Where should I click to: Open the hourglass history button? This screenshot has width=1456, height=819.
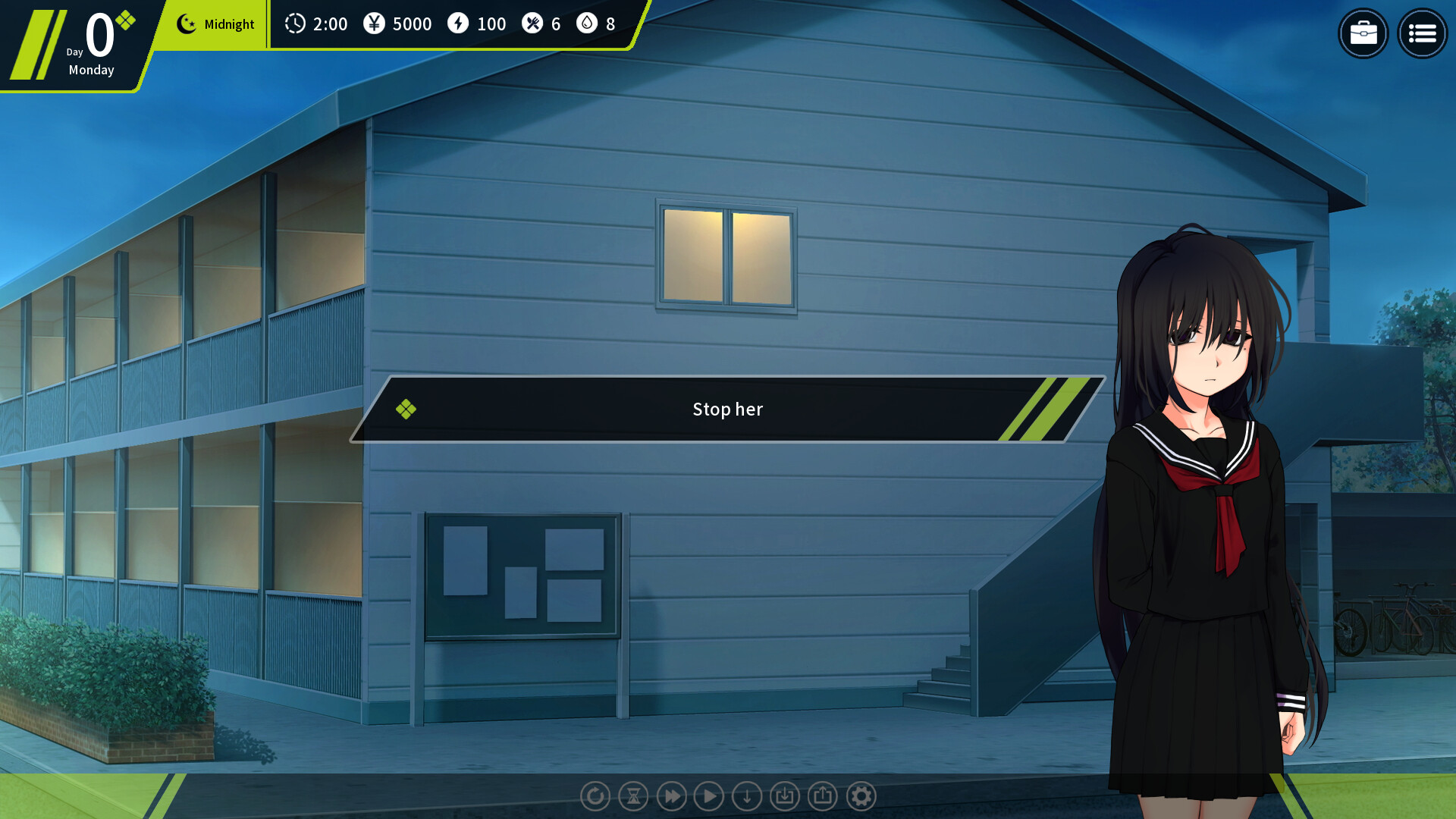pyautogui.click(x=633, y=796)
